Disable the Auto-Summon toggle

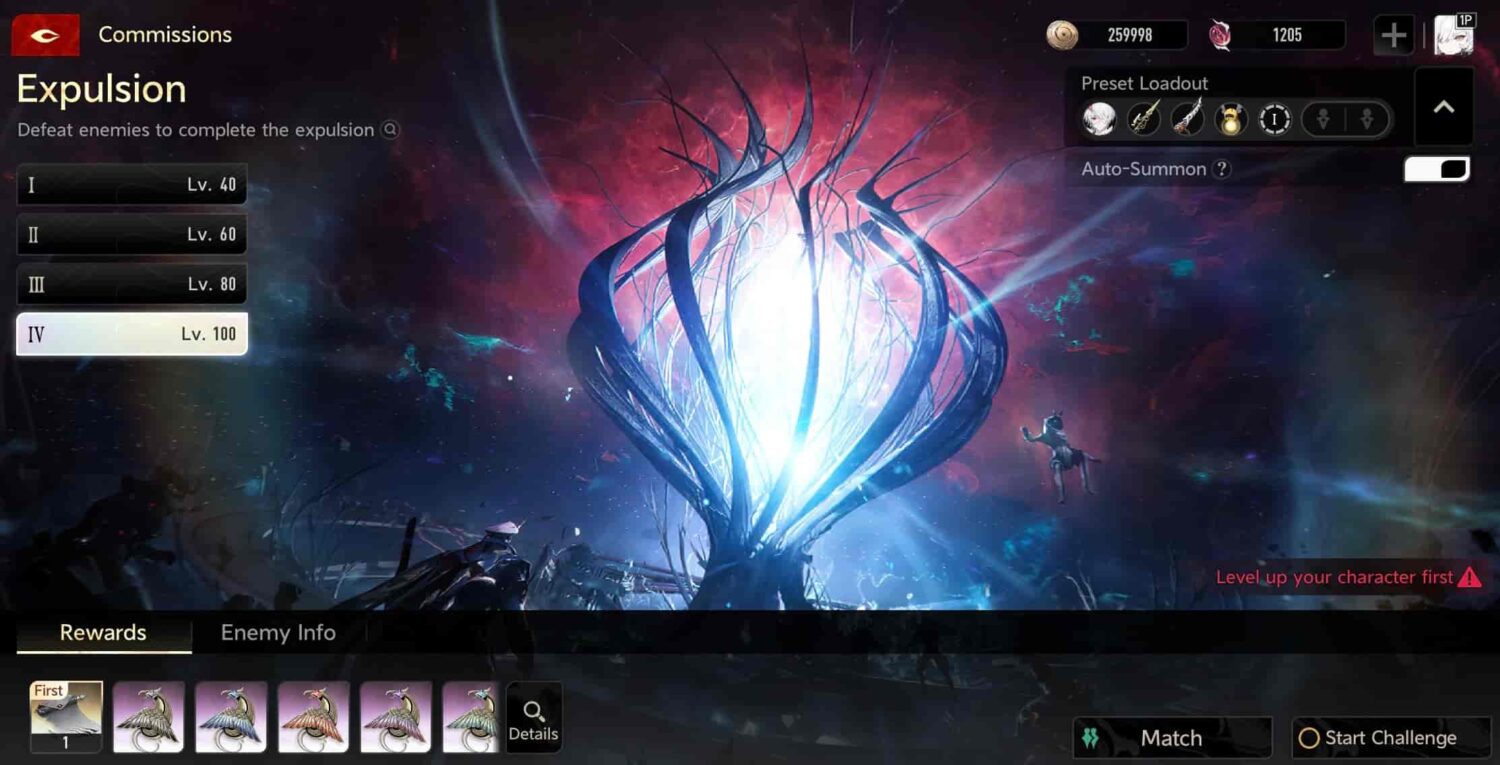point(1436,169)
